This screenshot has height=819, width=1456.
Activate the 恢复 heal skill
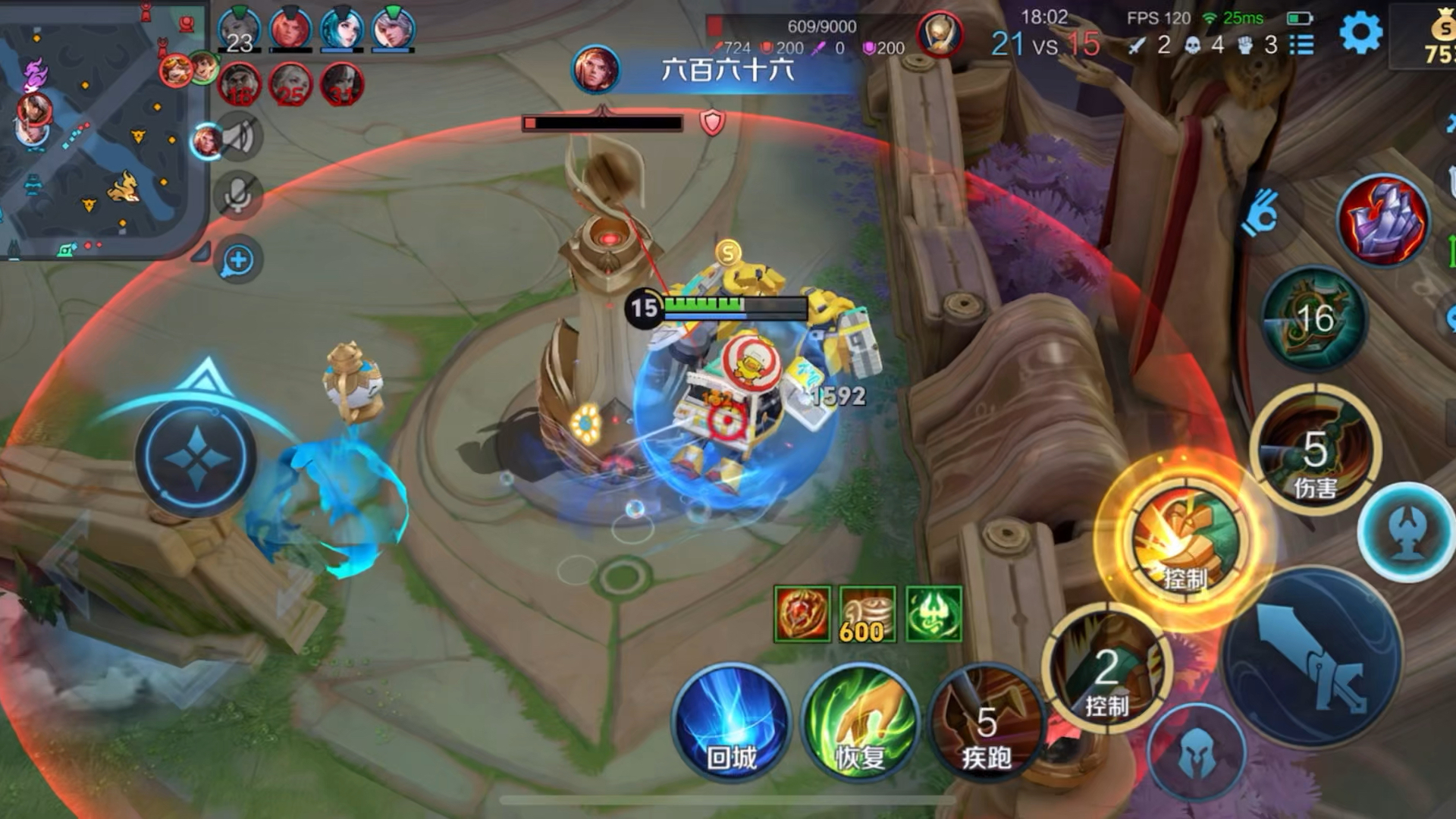(860, 722)
